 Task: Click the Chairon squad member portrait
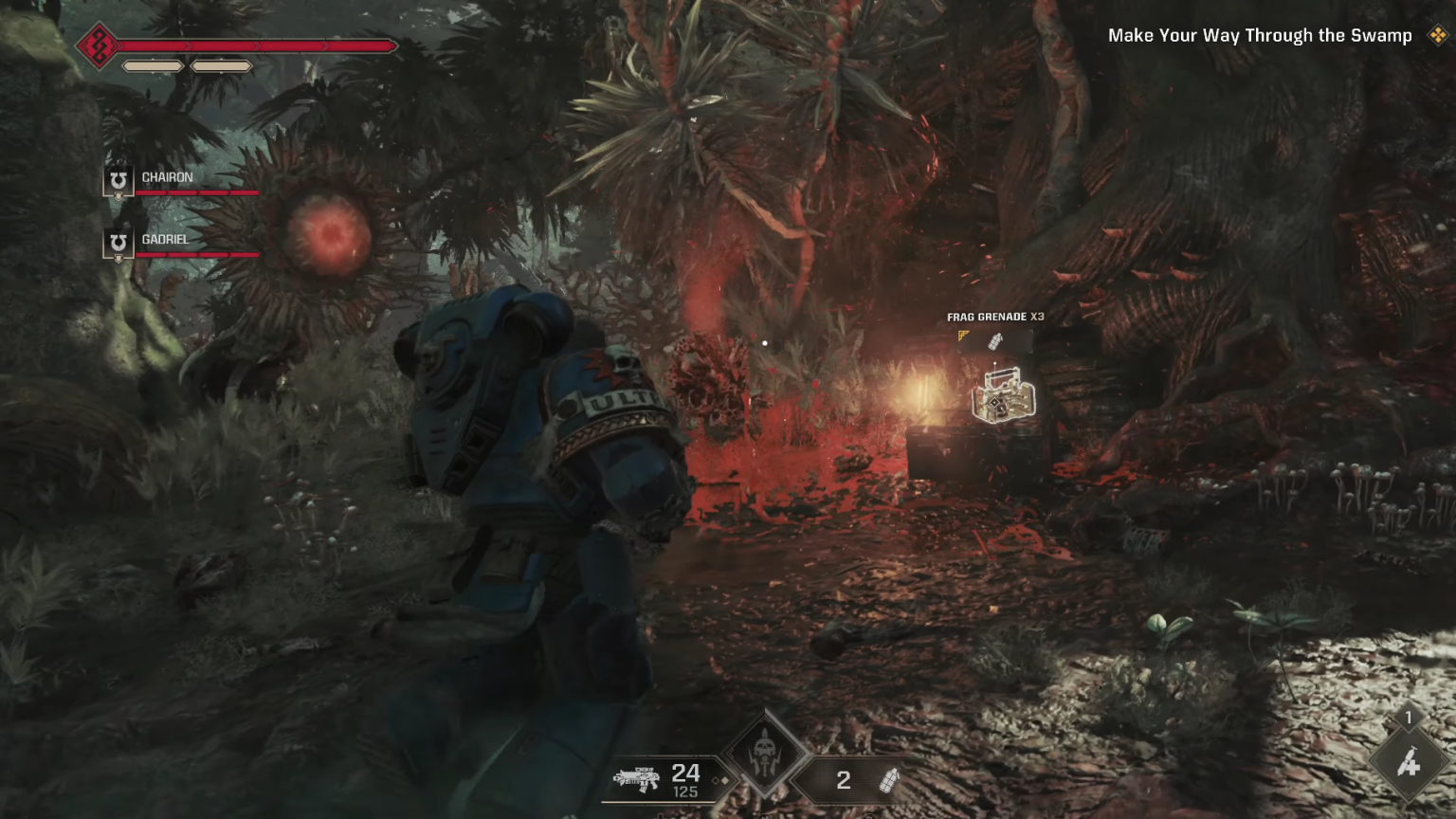click(118, 180)
